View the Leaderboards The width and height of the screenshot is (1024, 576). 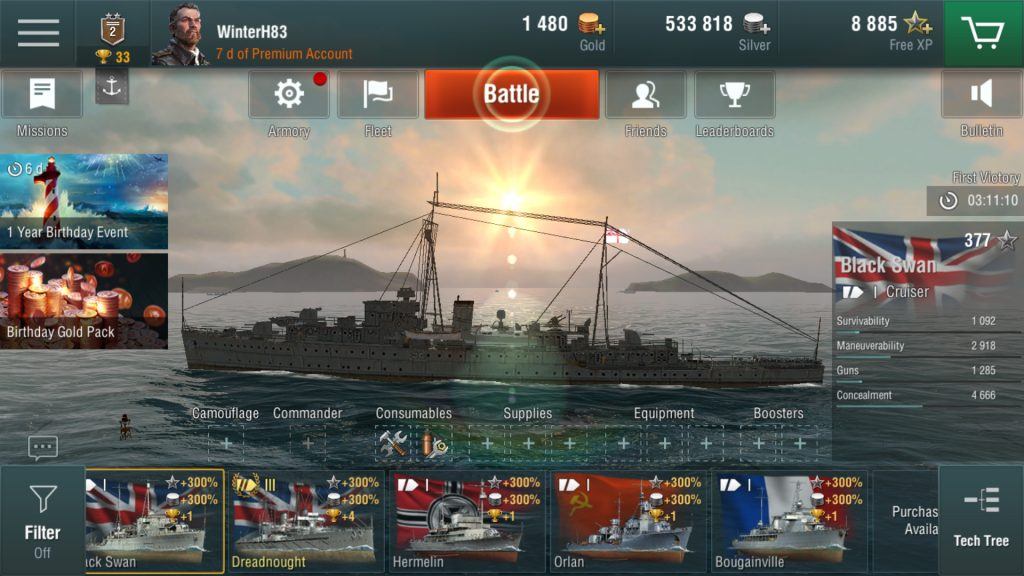(x=735, y=95)
